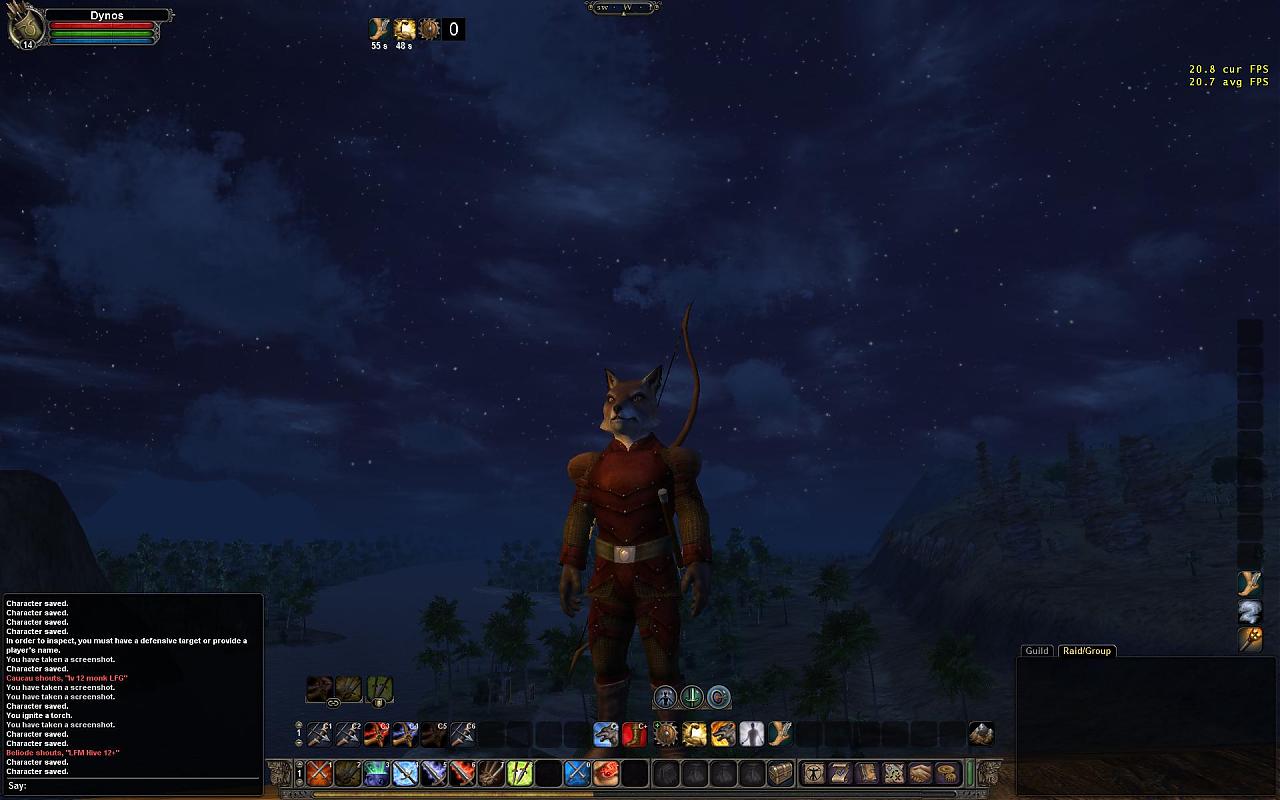Activate the blue wolf head ability
This screenshot has width=1280, height=800.
pyautogui.click(x=606, y=735)
